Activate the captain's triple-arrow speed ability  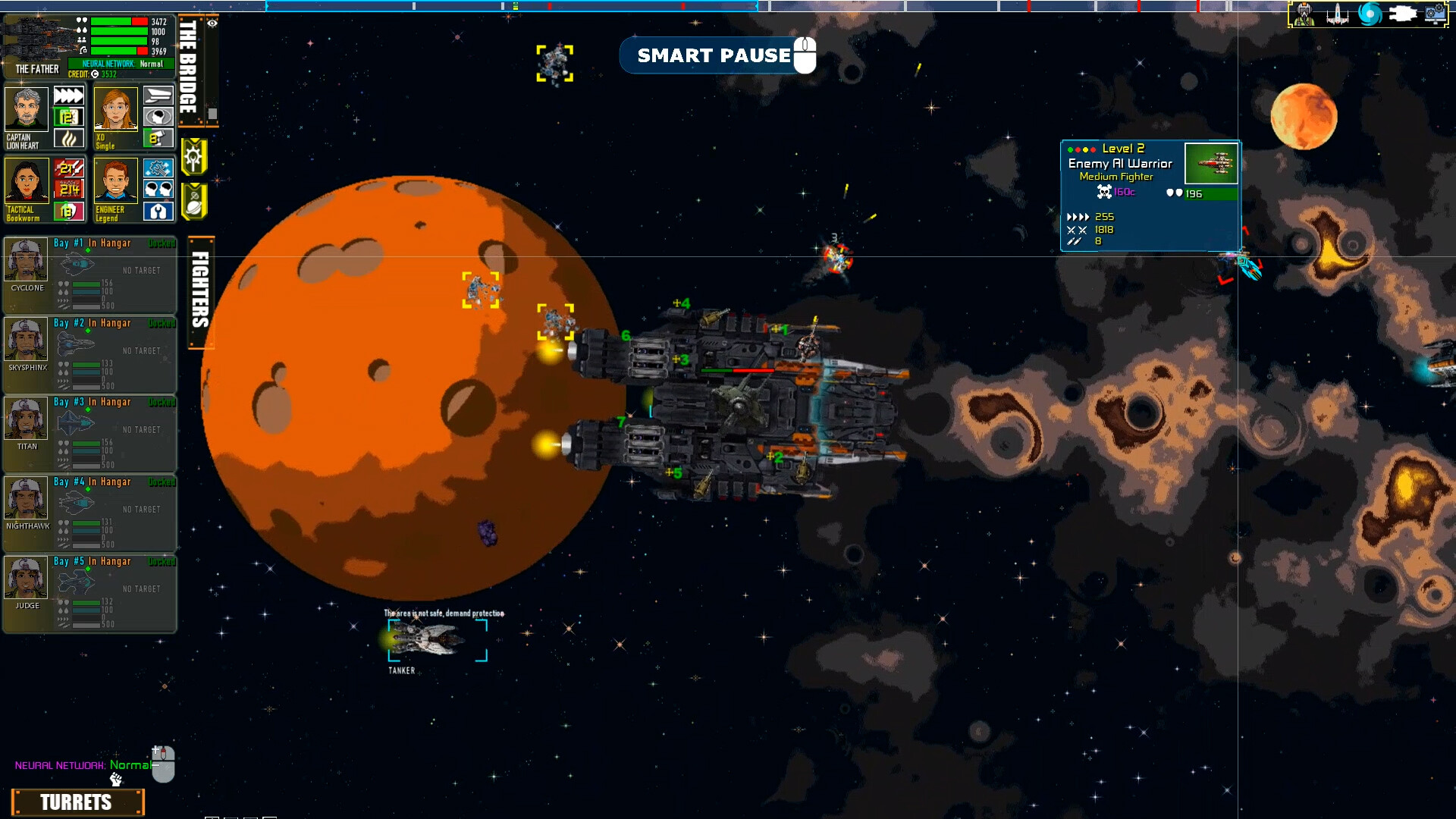(x=68, y=96)
